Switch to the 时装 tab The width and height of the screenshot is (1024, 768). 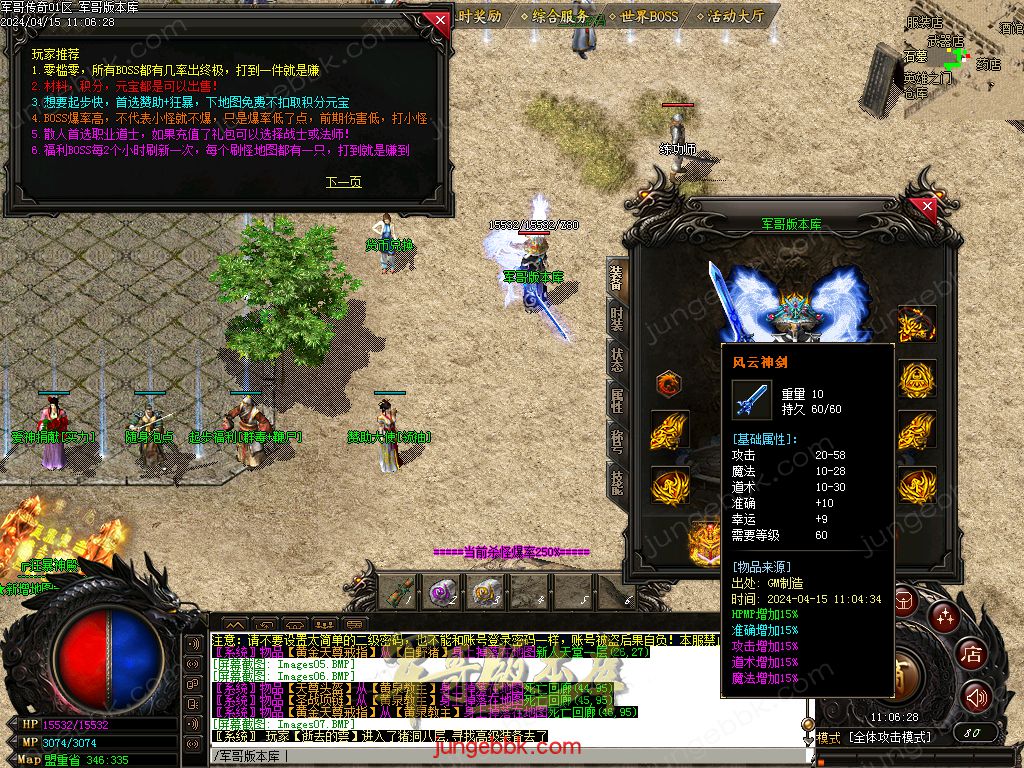click(617, 319)
